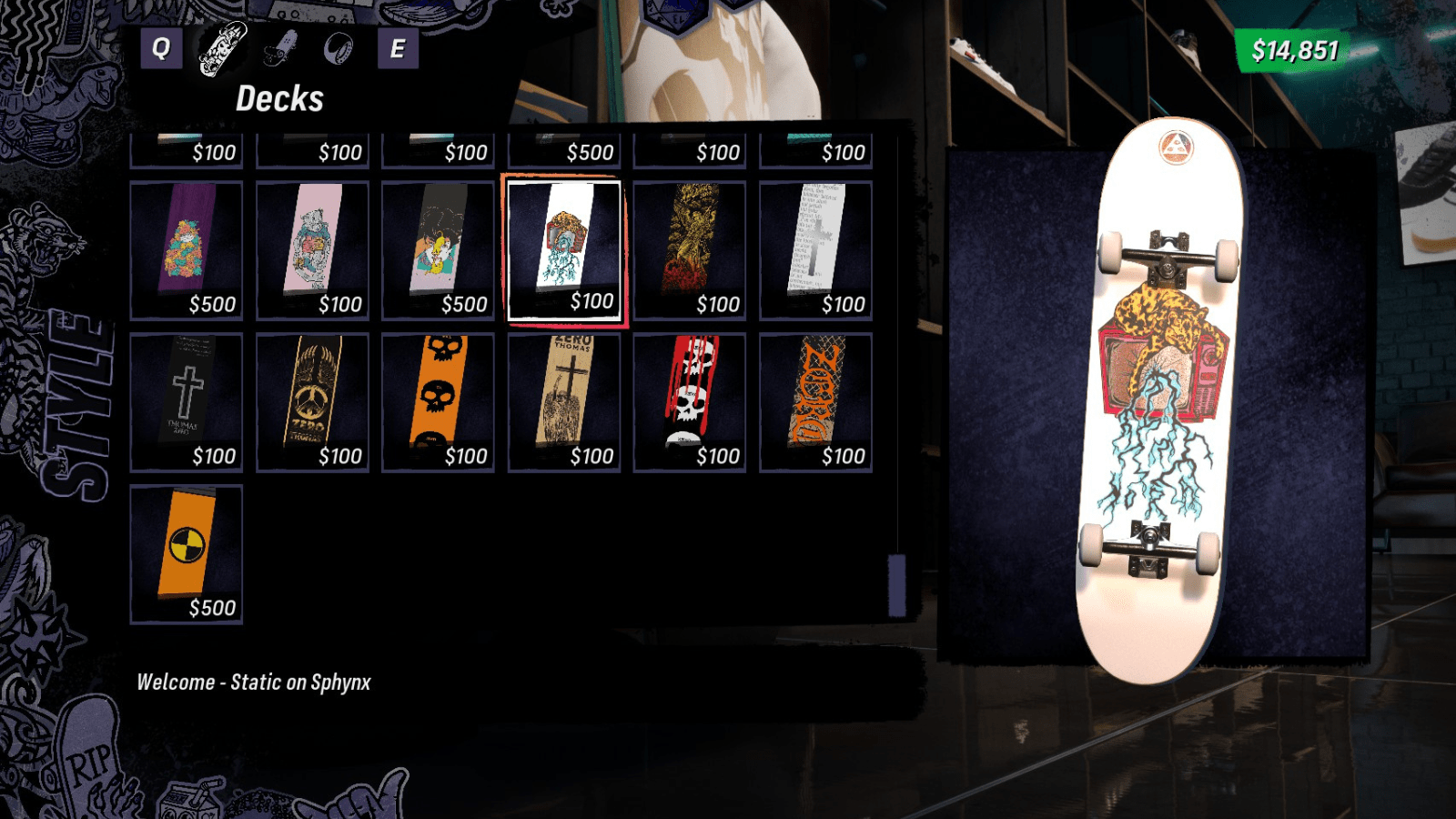
Task: Select the white text deck with grey cross
Action: pos(815,250)
